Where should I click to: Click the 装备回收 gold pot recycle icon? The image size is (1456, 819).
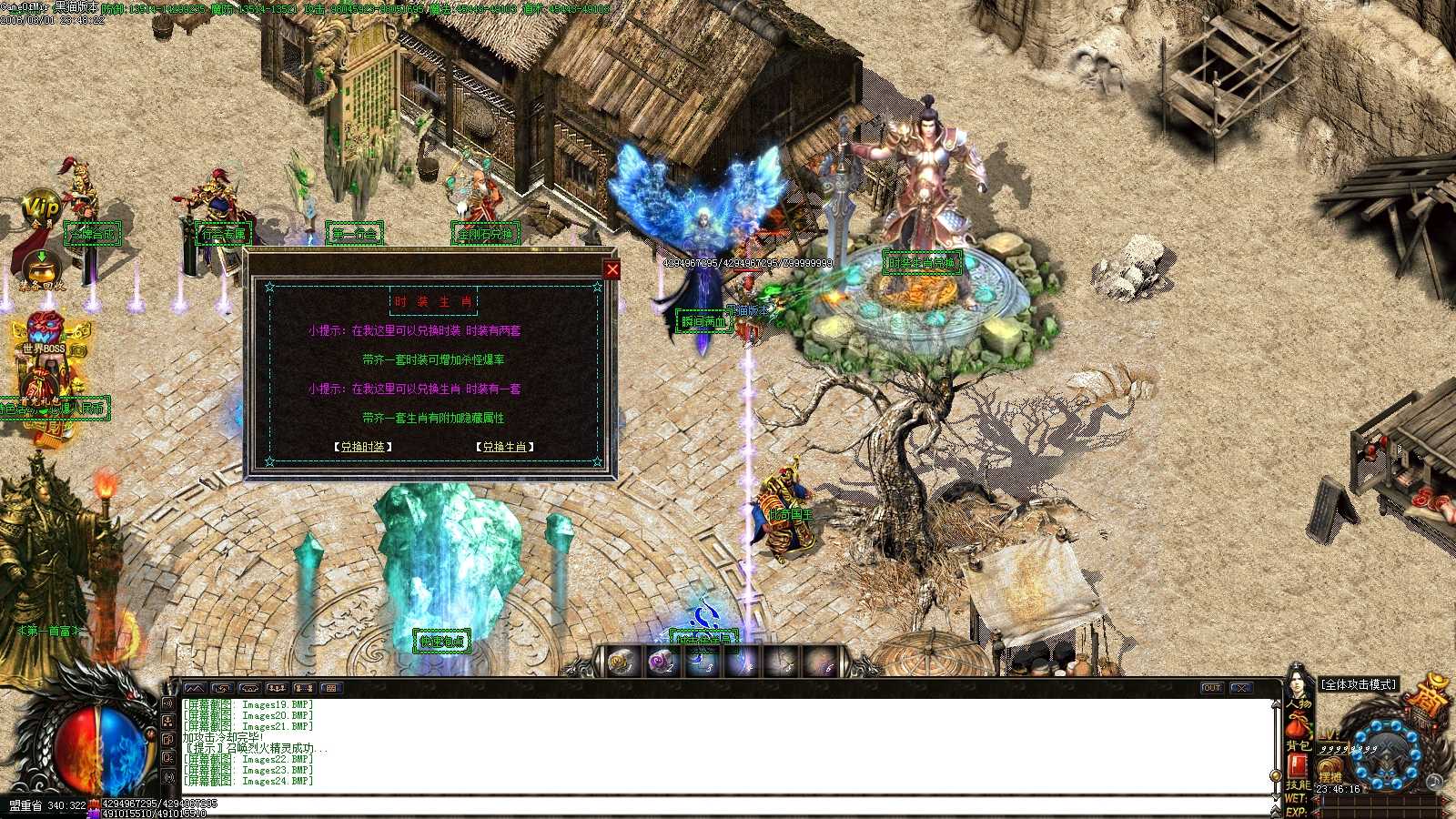40,268
